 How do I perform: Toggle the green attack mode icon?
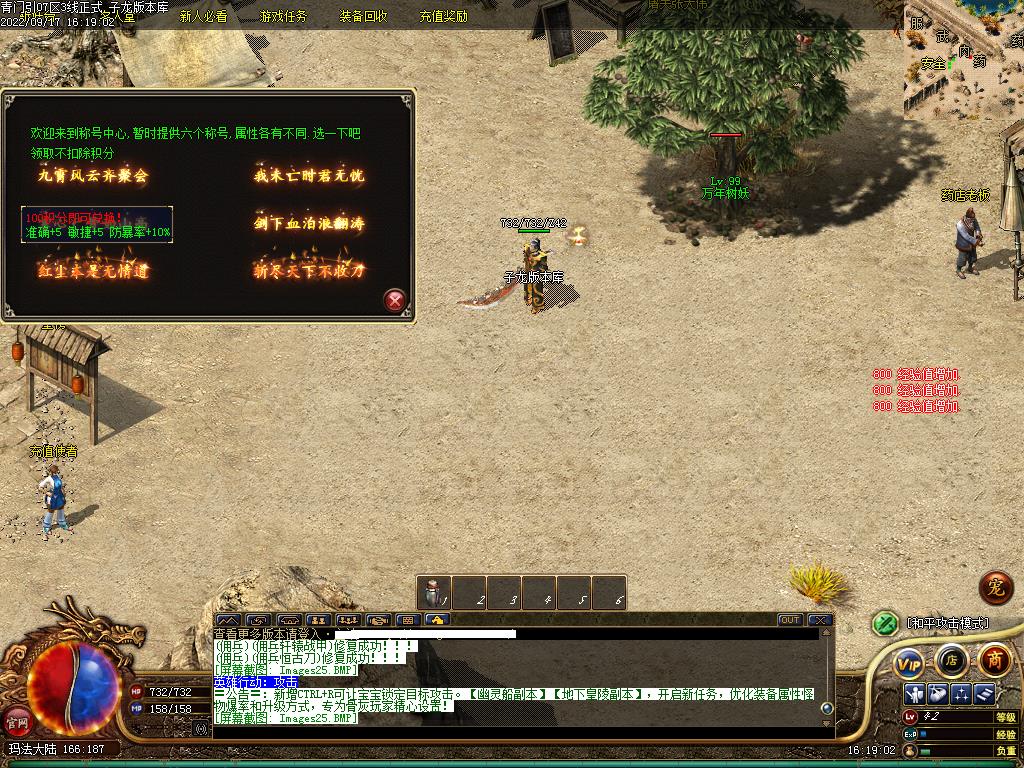884,623
